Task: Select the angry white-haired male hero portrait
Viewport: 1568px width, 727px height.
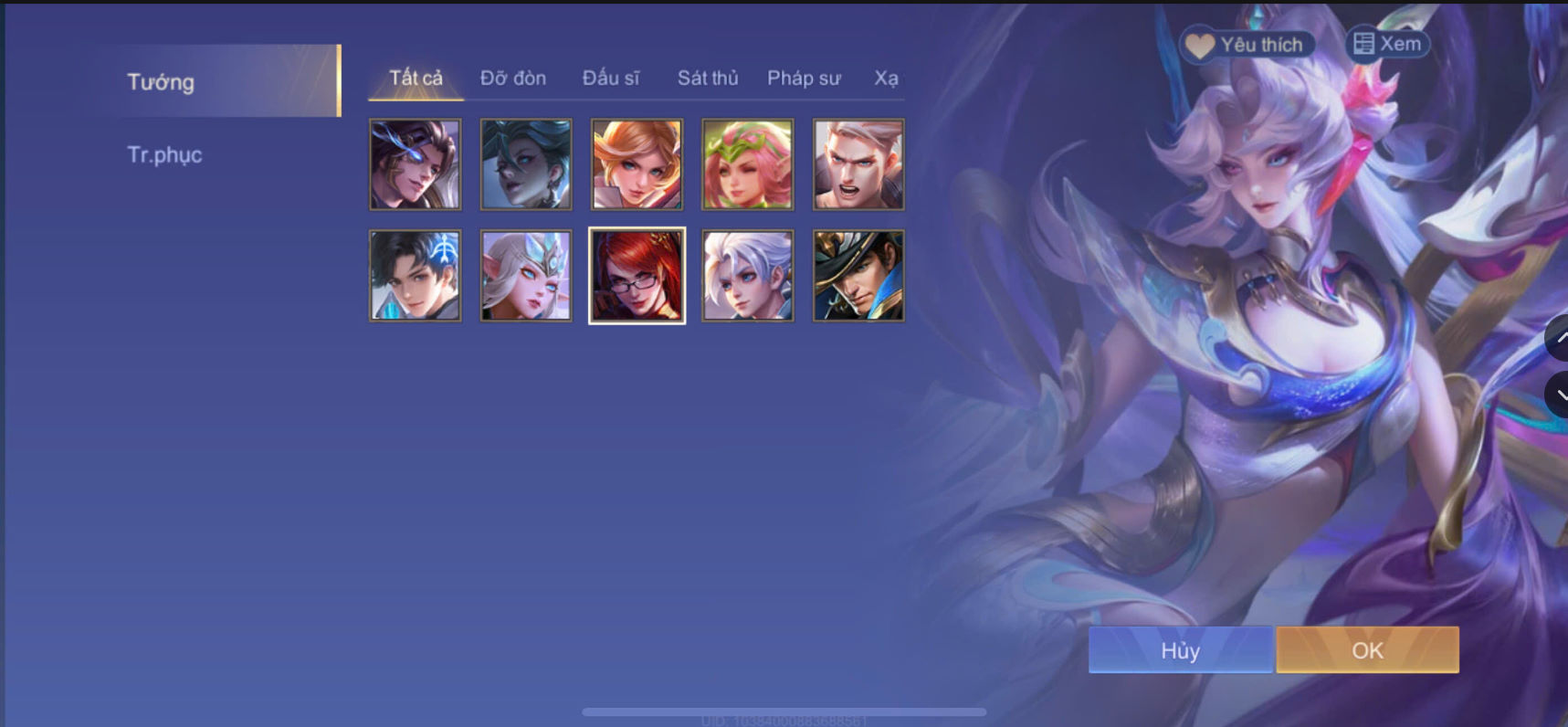Action: pyautogui.click(x=859, y=165)
